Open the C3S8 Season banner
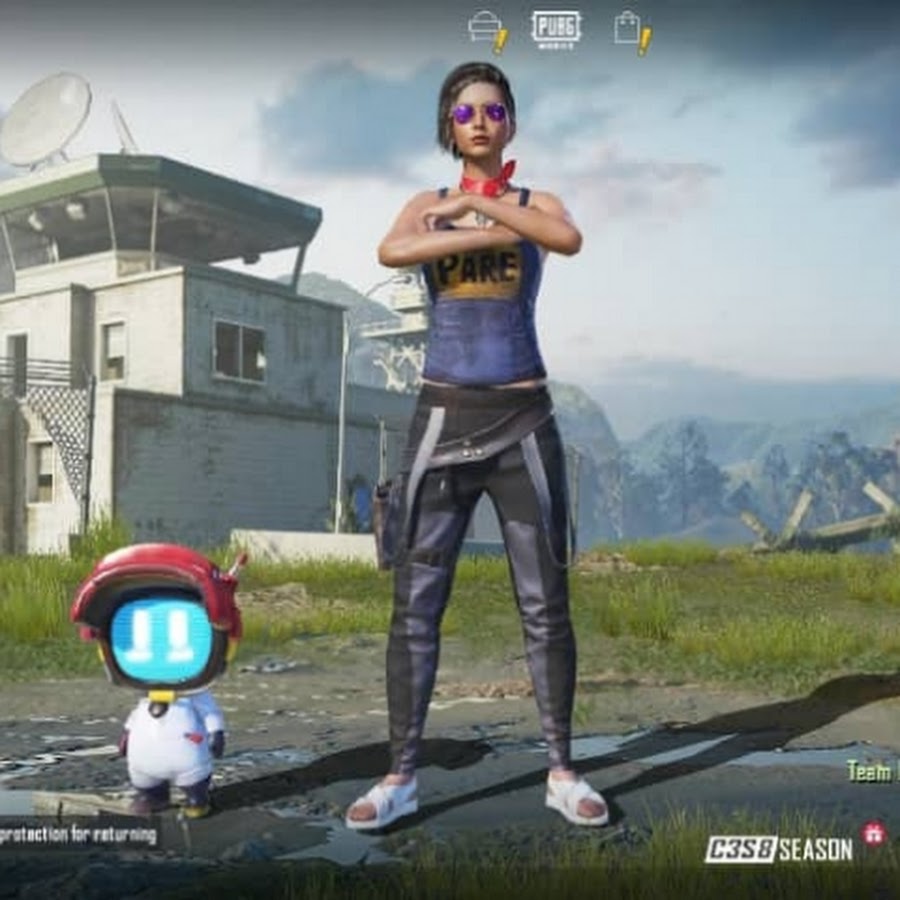Viewport: 900px width, 900px height. (778, 850)
